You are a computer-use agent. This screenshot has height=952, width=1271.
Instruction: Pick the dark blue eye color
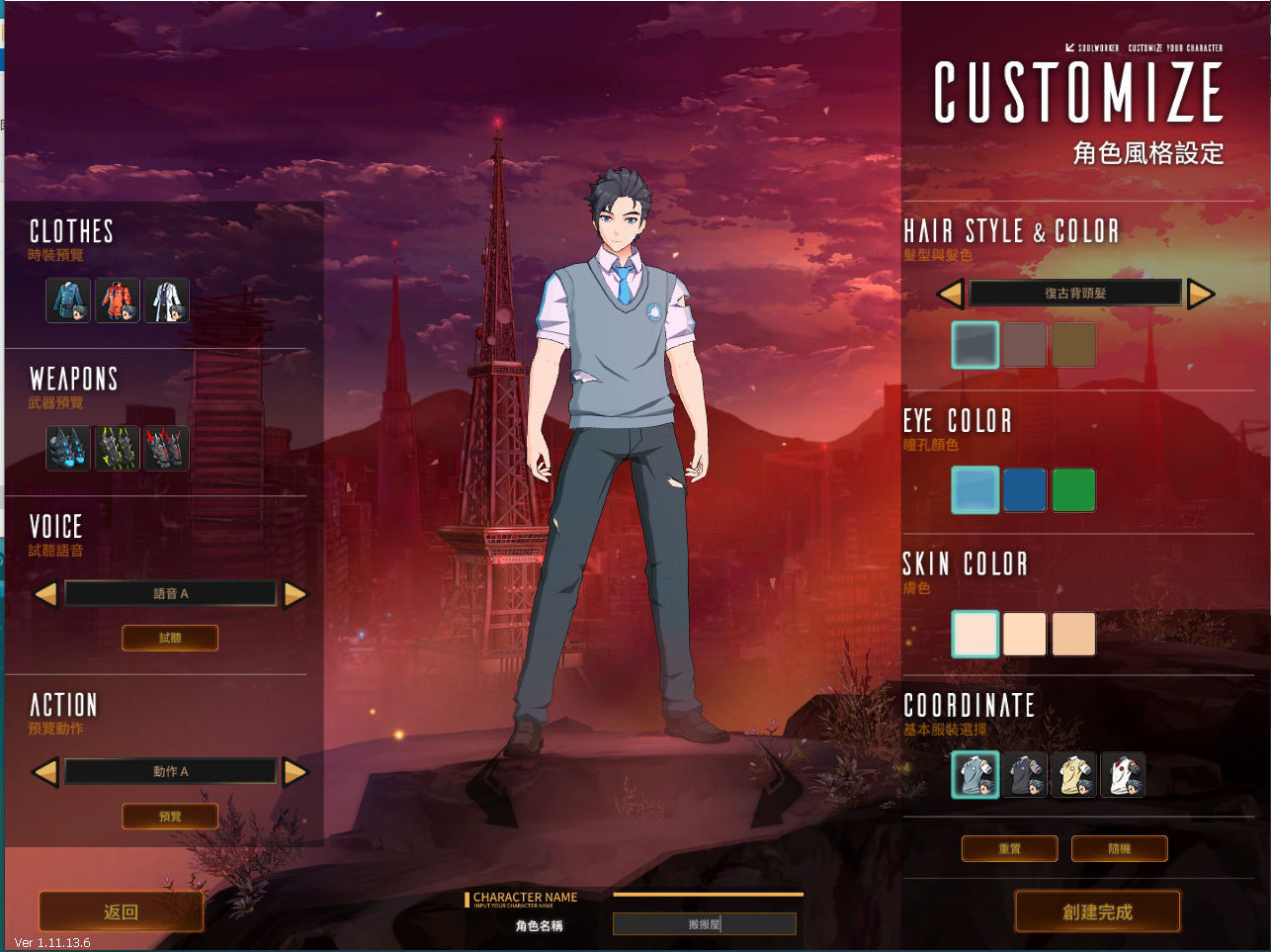(x=1025, y=490)
